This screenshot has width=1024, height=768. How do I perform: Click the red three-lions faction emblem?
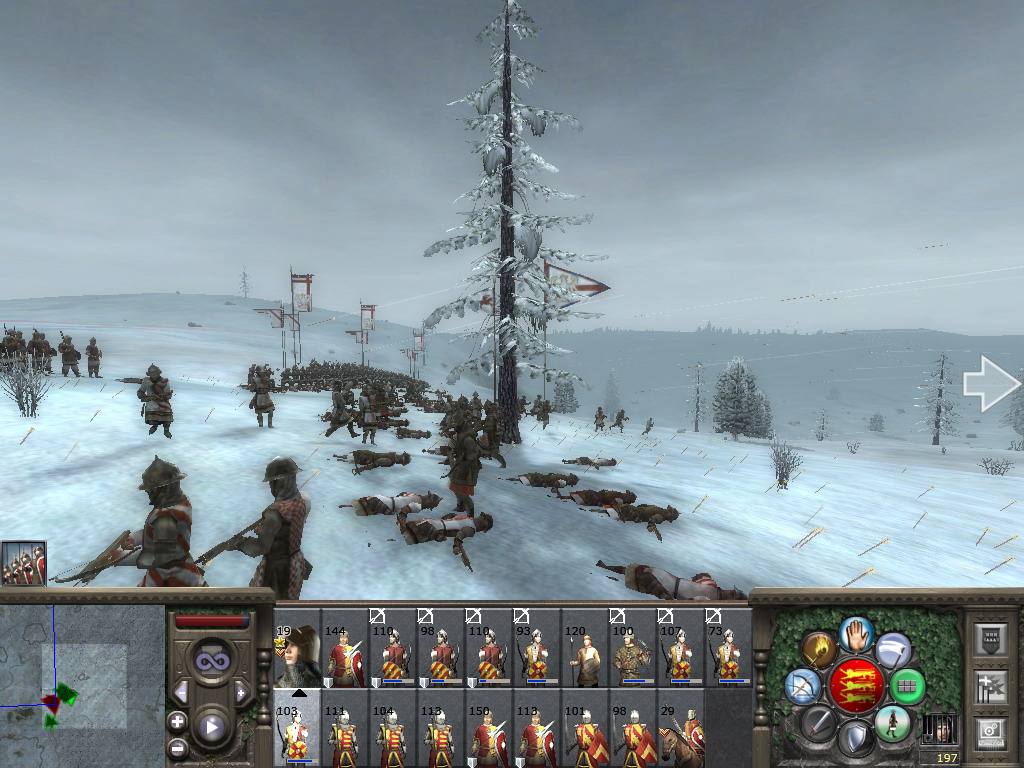pos(856,686)
